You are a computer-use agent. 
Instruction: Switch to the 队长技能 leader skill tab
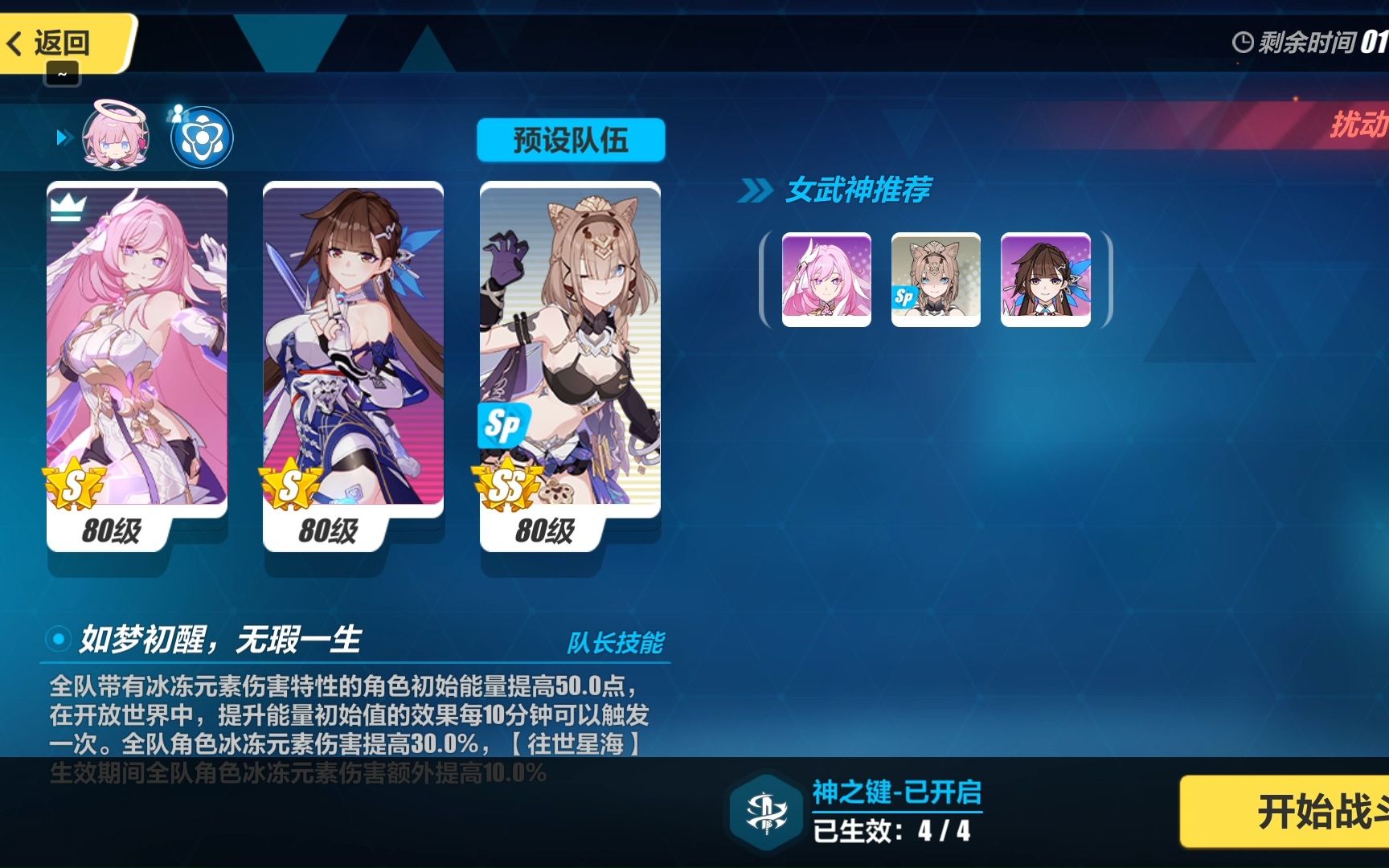(618, 643)
